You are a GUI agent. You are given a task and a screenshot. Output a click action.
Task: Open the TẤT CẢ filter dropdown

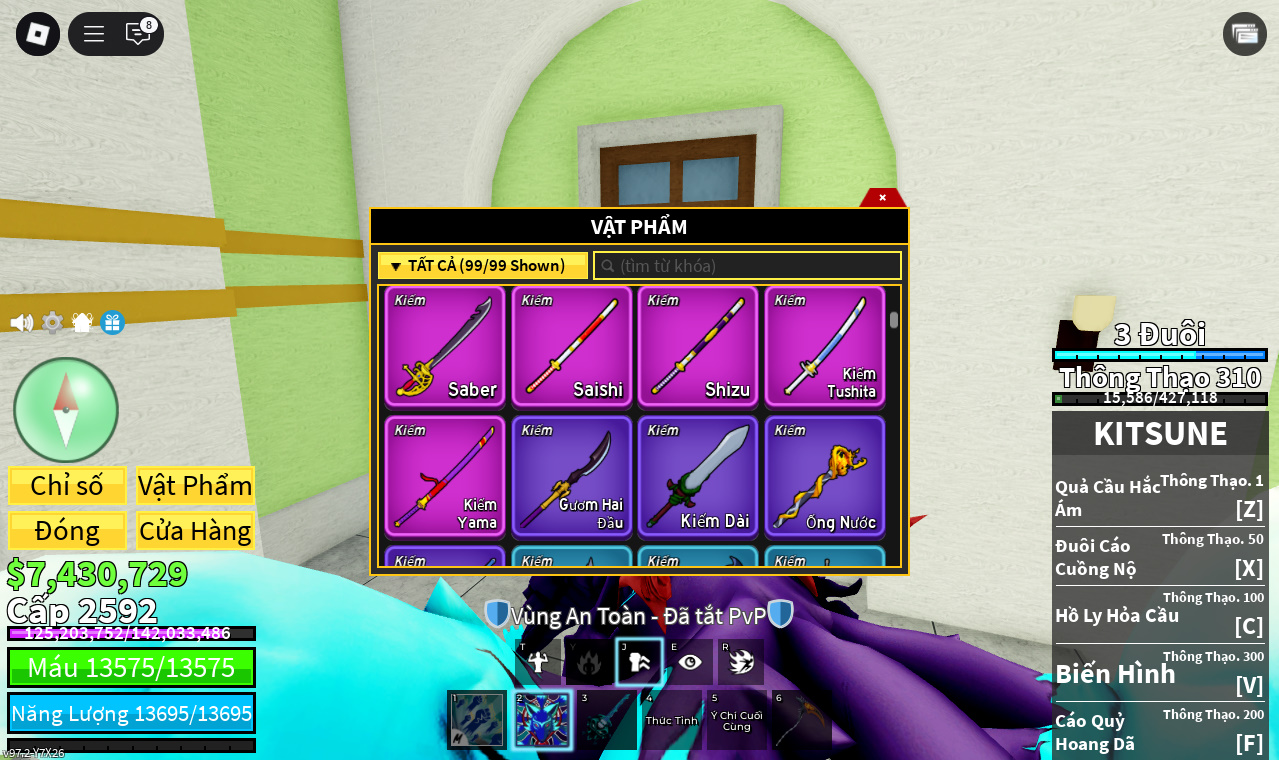482,266
